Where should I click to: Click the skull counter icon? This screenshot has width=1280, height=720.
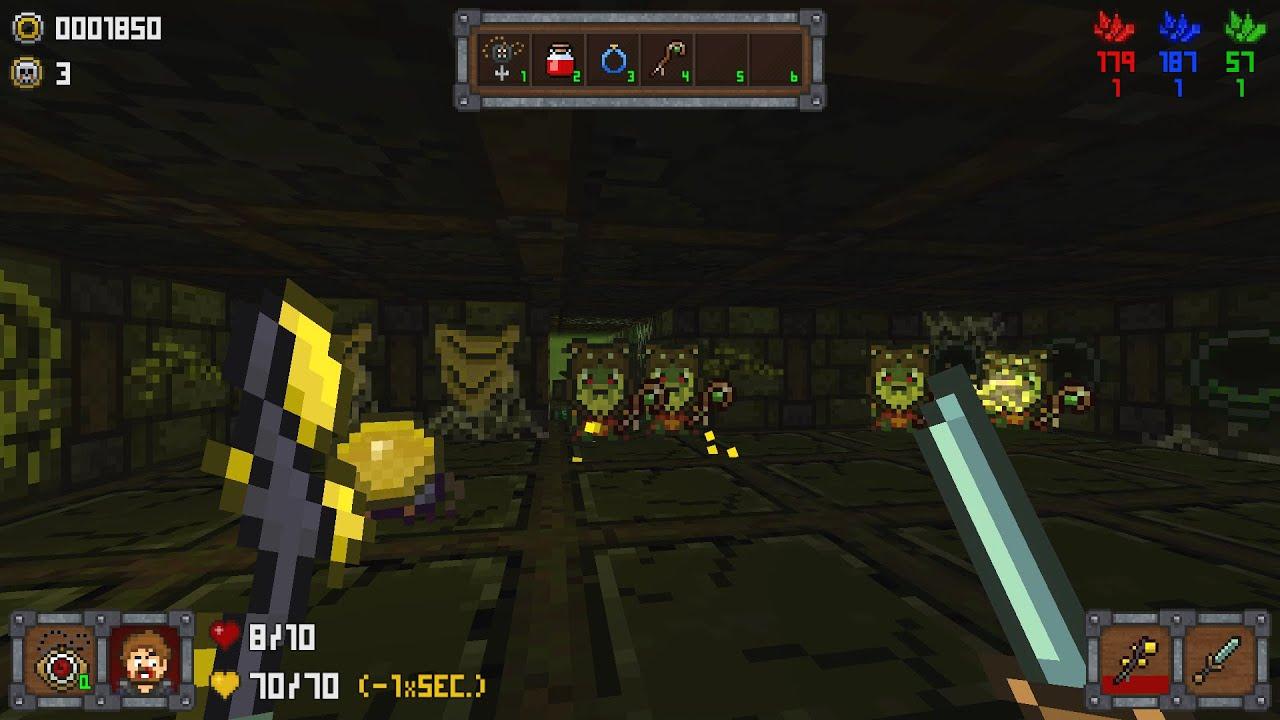tap(29, 69)
